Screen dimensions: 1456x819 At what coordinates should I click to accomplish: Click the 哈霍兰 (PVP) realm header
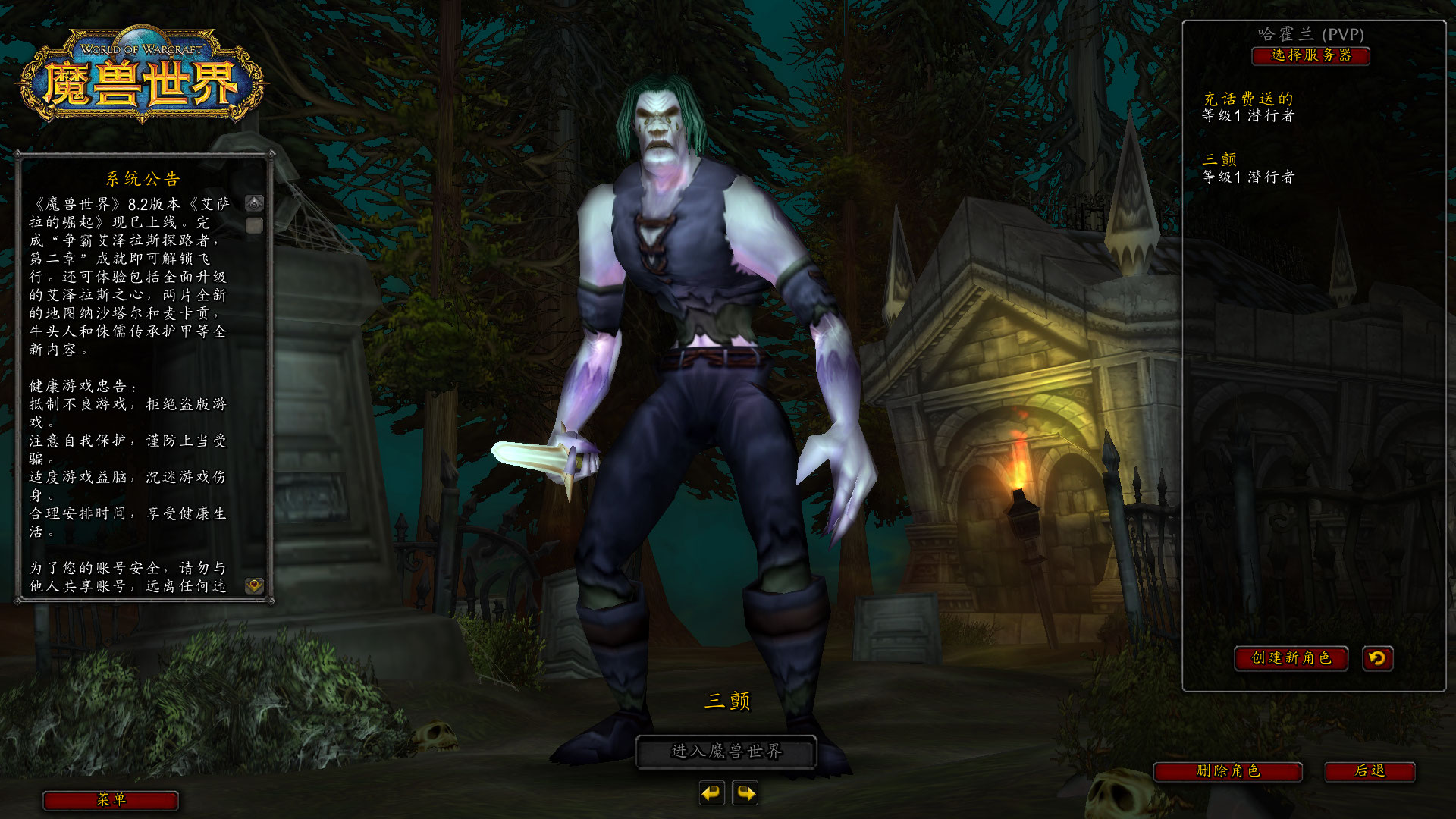(x=1312, y=34)
